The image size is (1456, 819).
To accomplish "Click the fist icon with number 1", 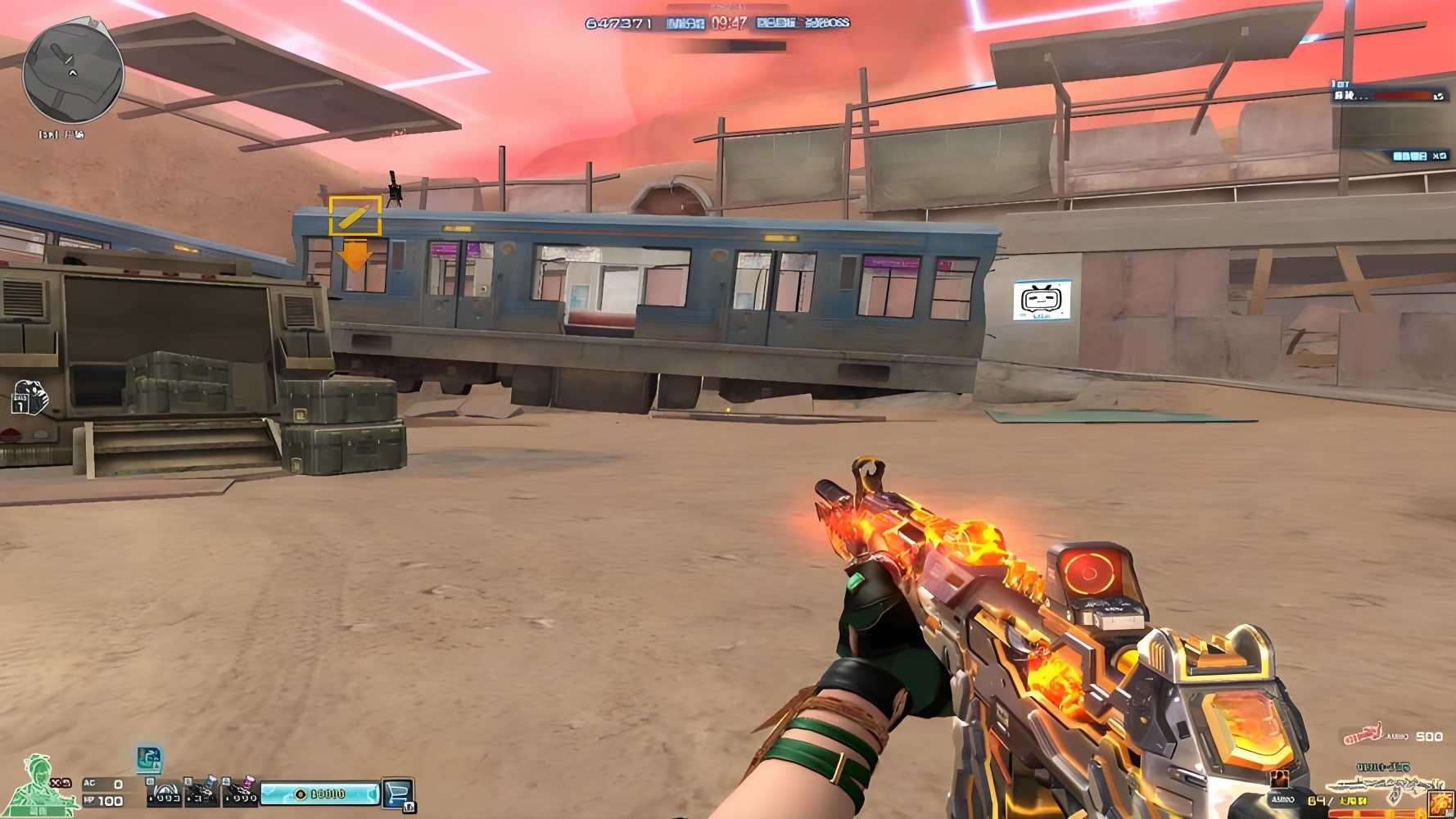I will (x=29, y=397).
